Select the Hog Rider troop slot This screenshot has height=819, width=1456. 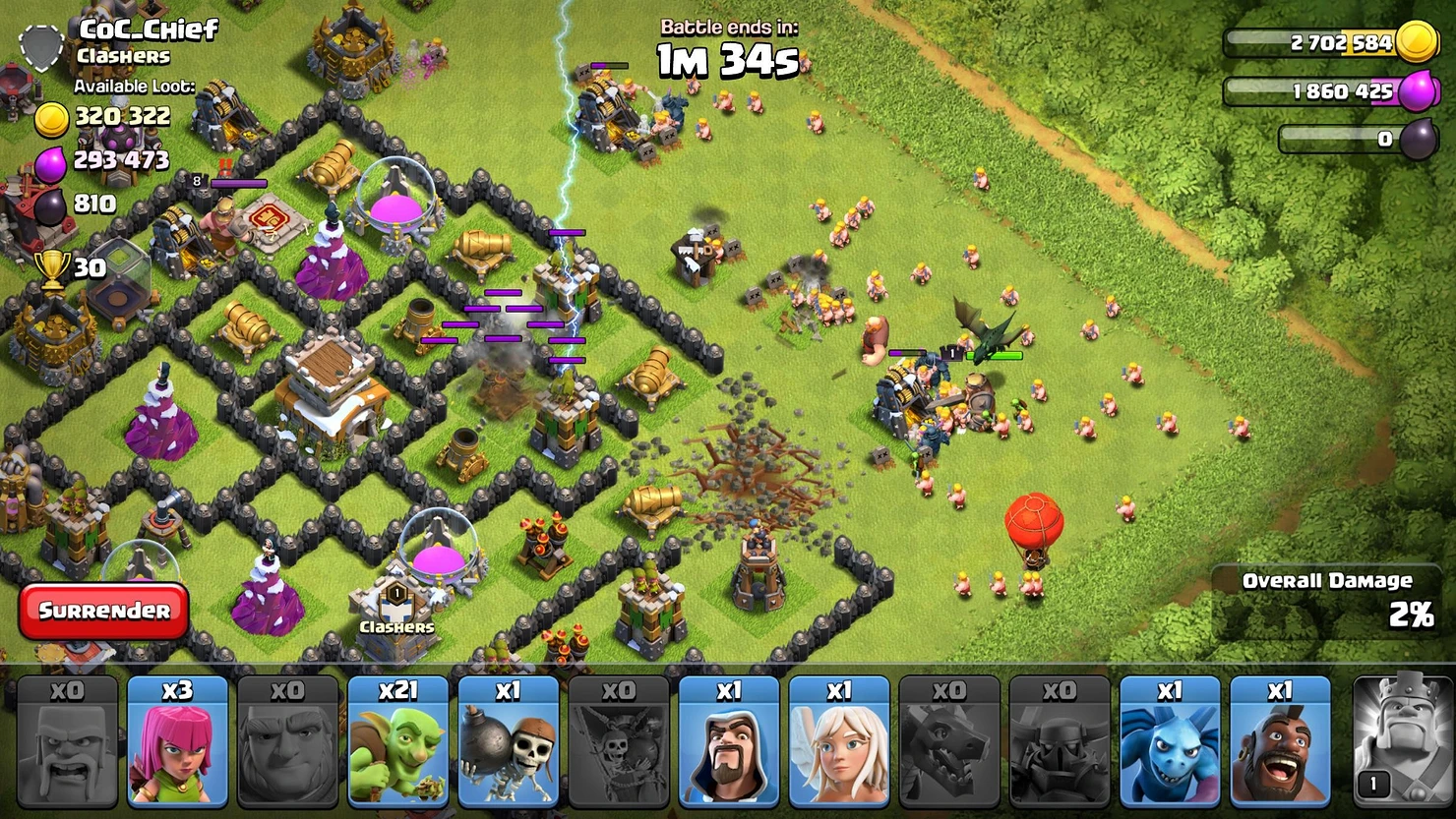(x=1279, y=742)
